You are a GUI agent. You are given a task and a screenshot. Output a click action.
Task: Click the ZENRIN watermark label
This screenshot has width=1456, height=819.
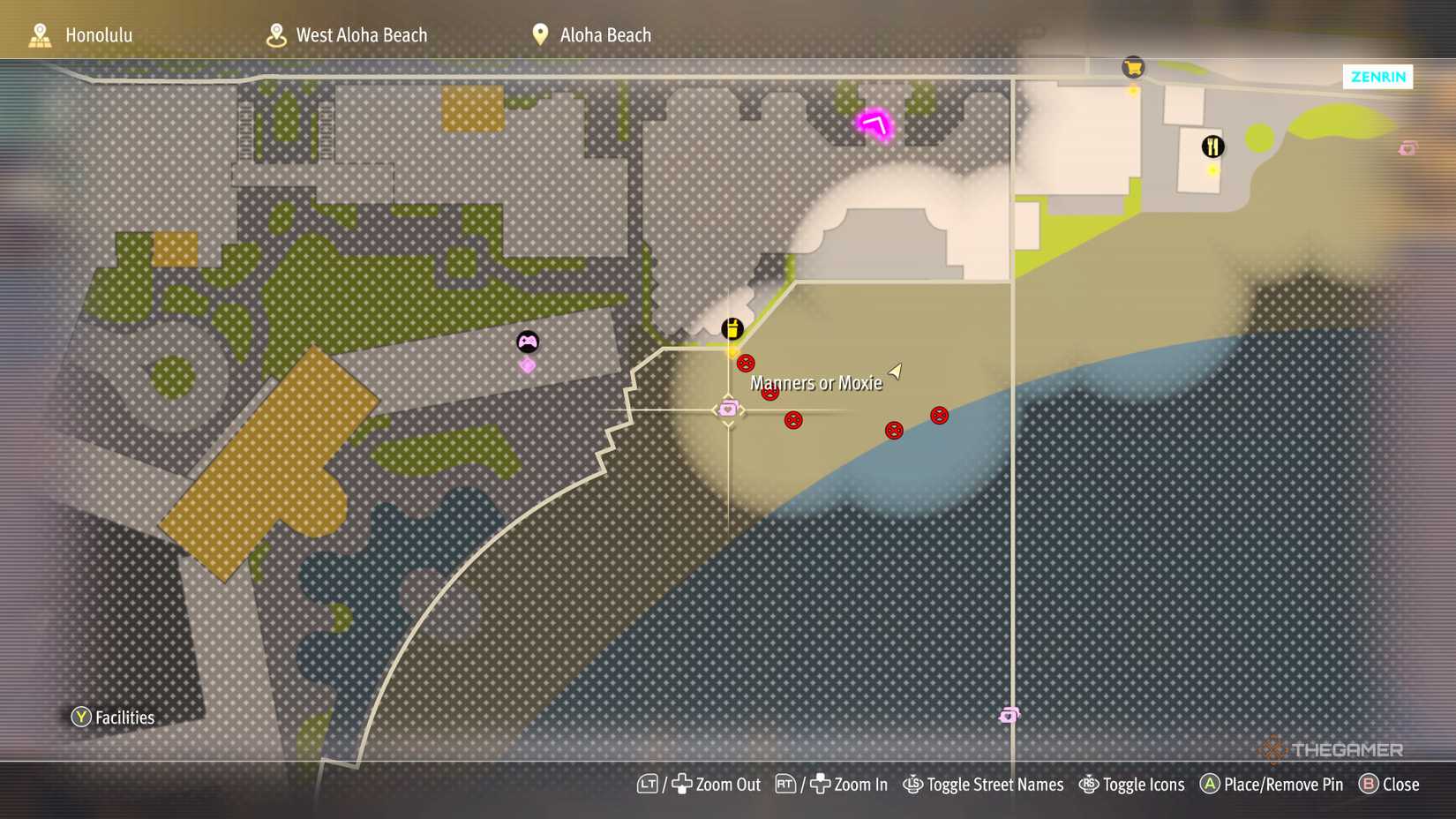point(1377,77)
